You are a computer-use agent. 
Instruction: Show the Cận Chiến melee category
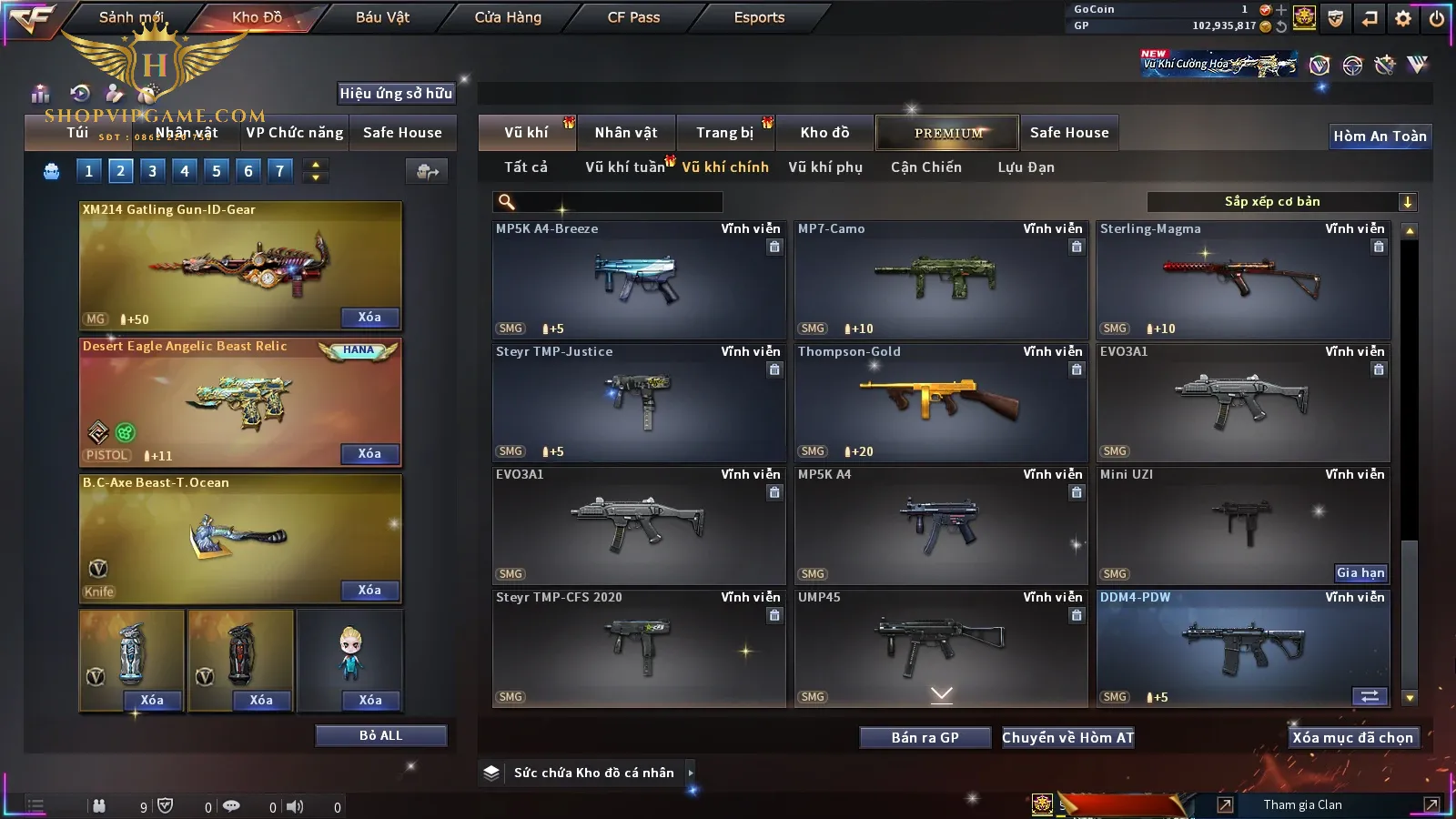pyautogui.click(x=925, y=167)
